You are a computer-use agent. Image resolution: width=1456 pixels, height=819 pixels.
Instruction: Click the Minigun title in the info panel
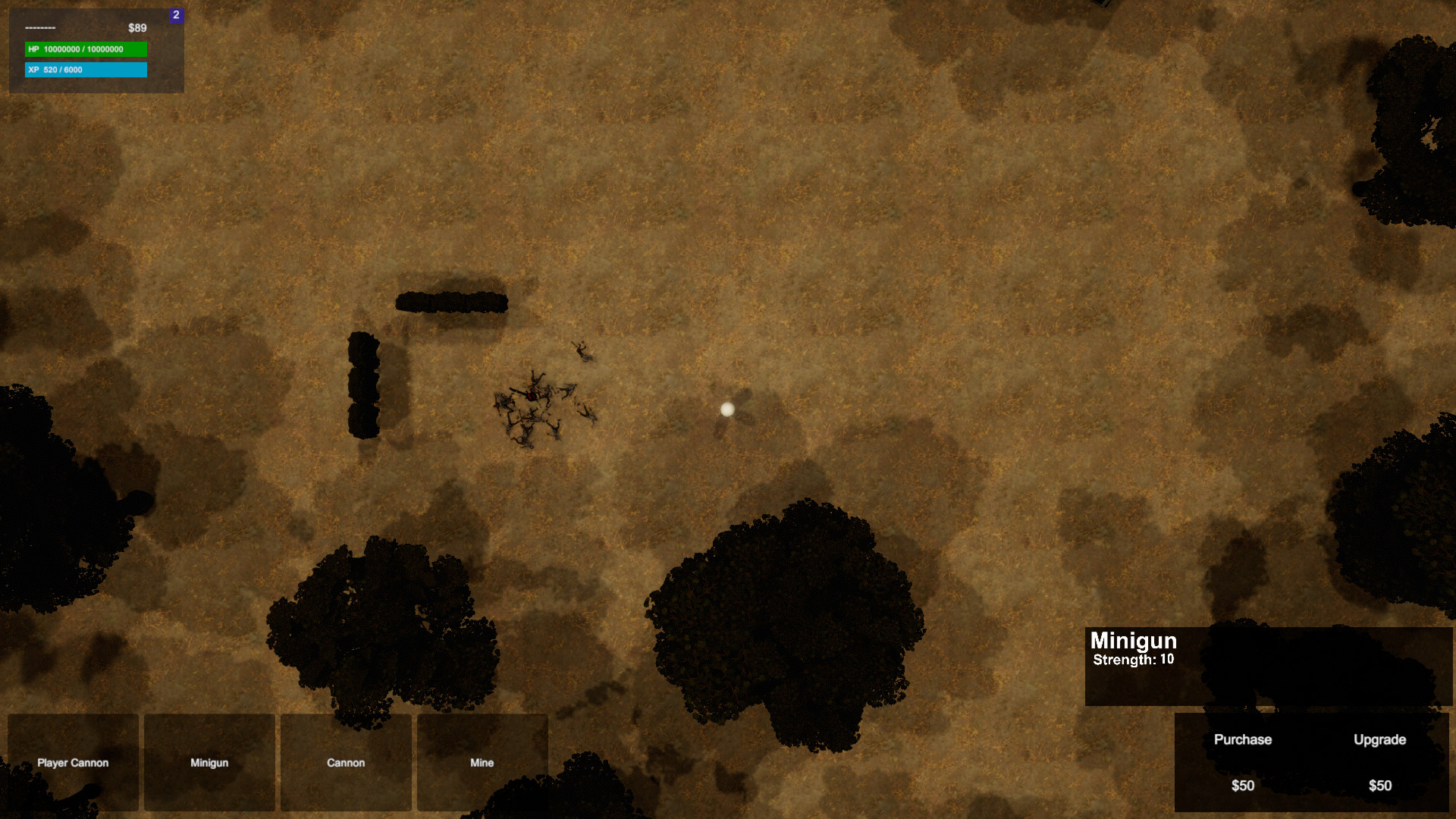click(1133, 641)
